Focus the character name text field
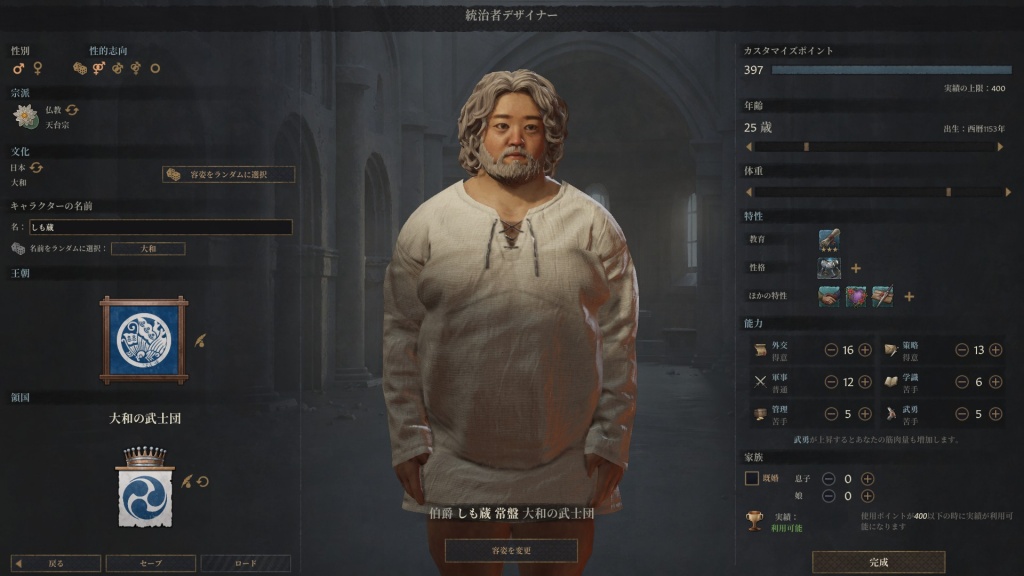The height and width of the screenshot is (576, 1024). (x=160, y=227)
